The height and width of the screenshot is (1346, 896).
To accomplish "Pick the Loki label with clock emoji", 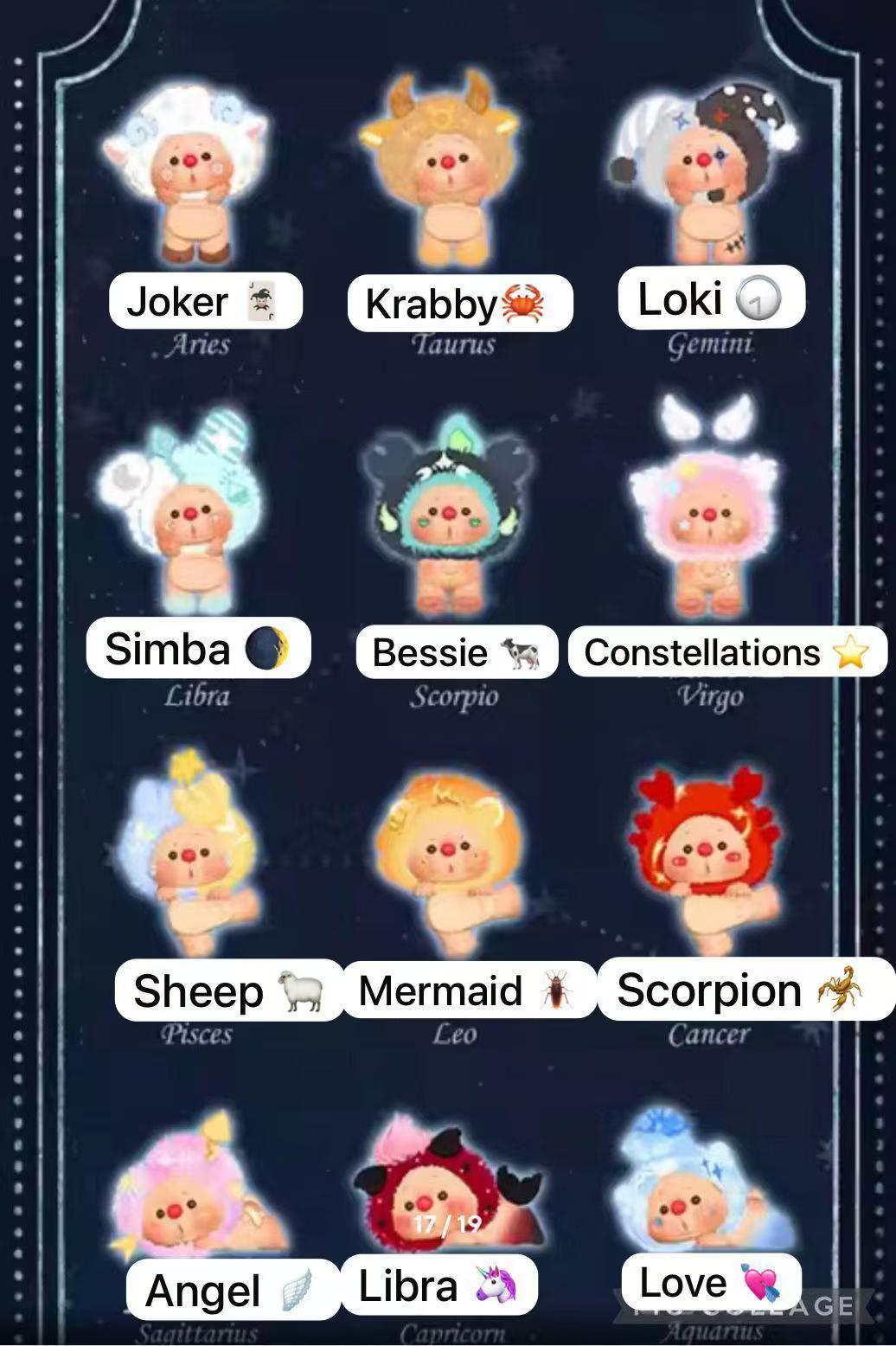I will [x=711, y=298].
